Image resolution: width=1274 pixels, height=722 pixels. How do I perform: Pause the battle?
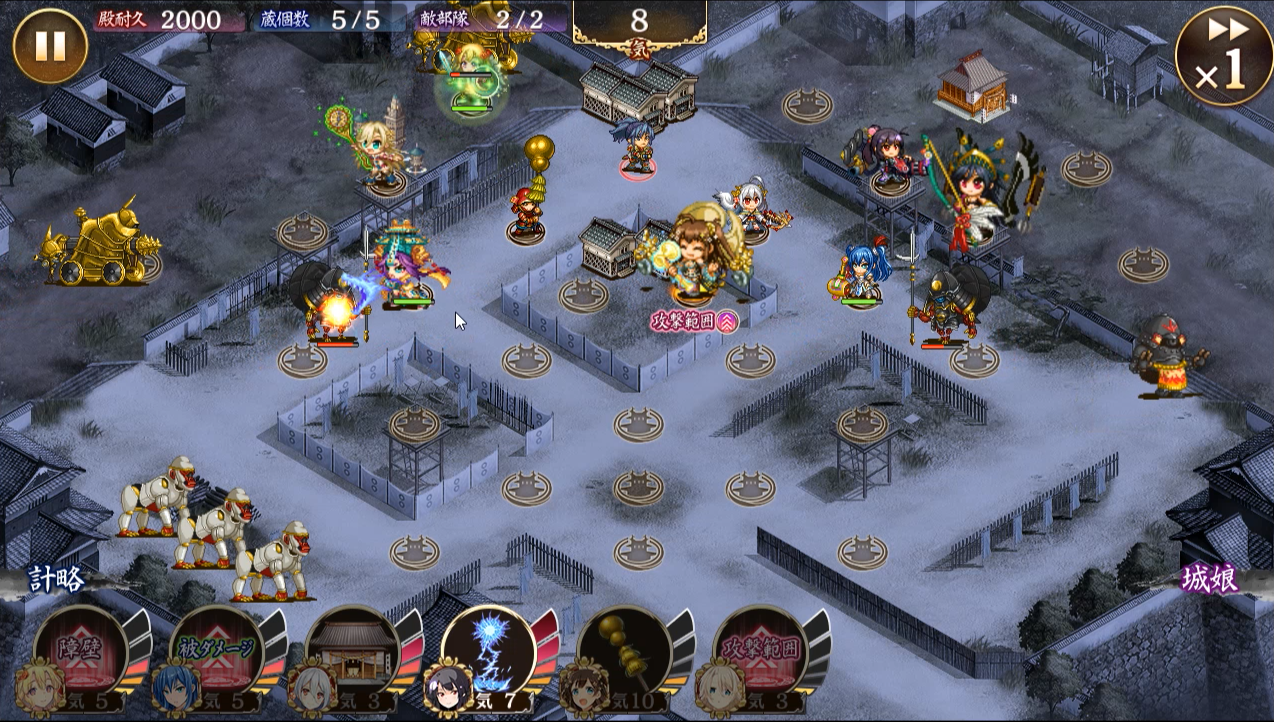[x=50, y=46]
